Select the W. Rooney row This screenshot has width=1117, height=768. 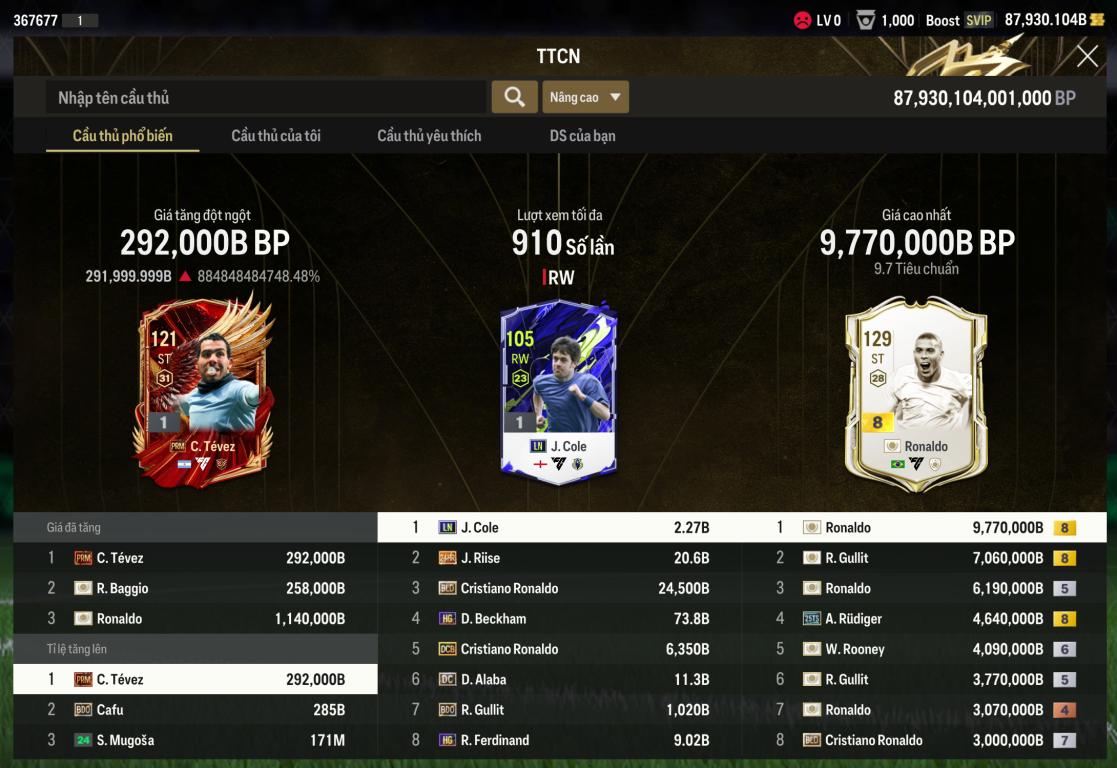(924, 649)
